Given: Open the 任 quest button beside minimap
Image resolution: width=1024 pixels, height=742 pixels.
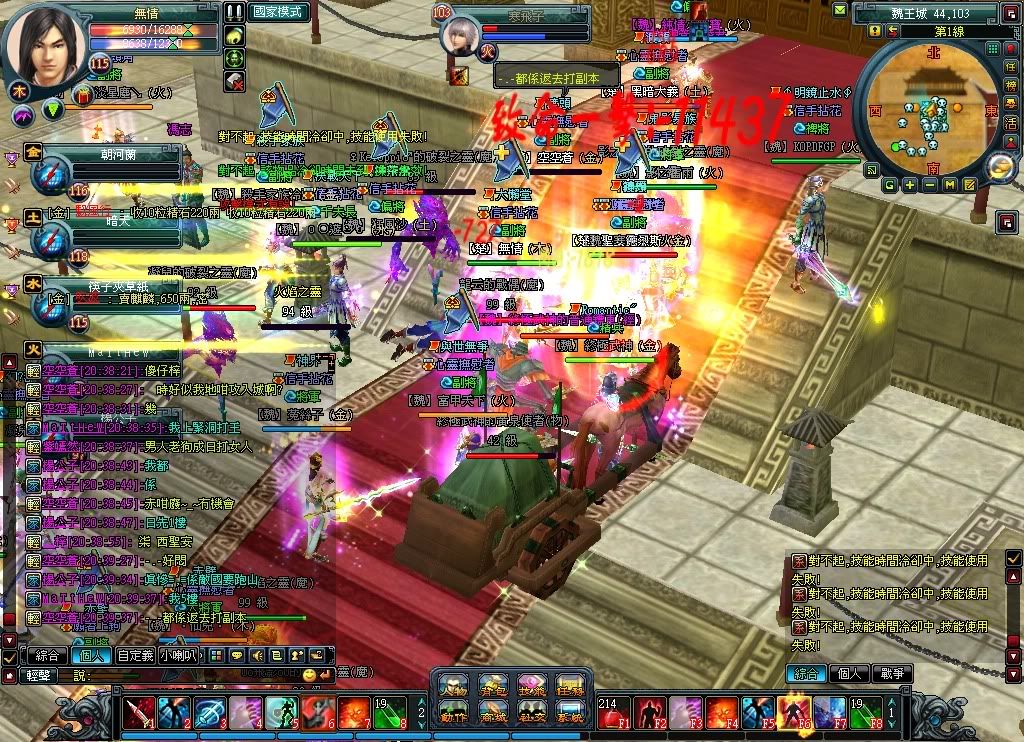Looking at the screenshot, I should coord(1011,67).
